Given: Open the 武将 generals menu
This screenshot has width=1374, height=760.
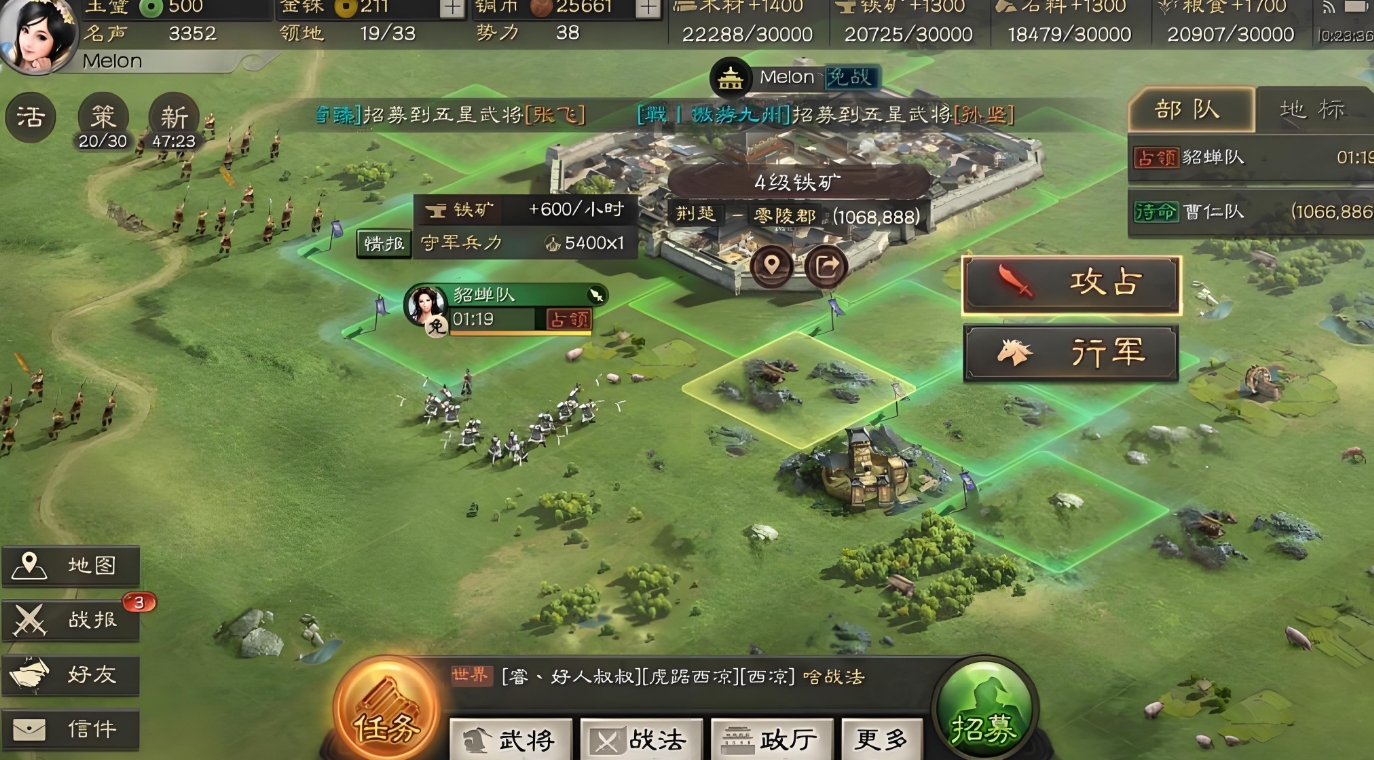Looking at the screenshot, I should click(511, 740).
